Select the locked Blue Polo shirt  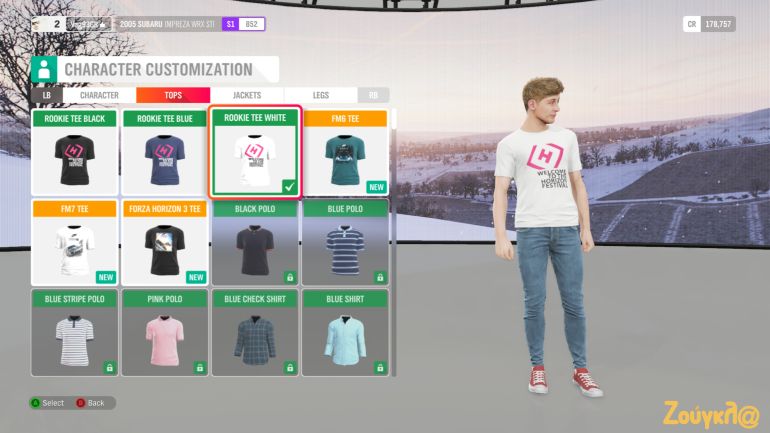(344, 243)
